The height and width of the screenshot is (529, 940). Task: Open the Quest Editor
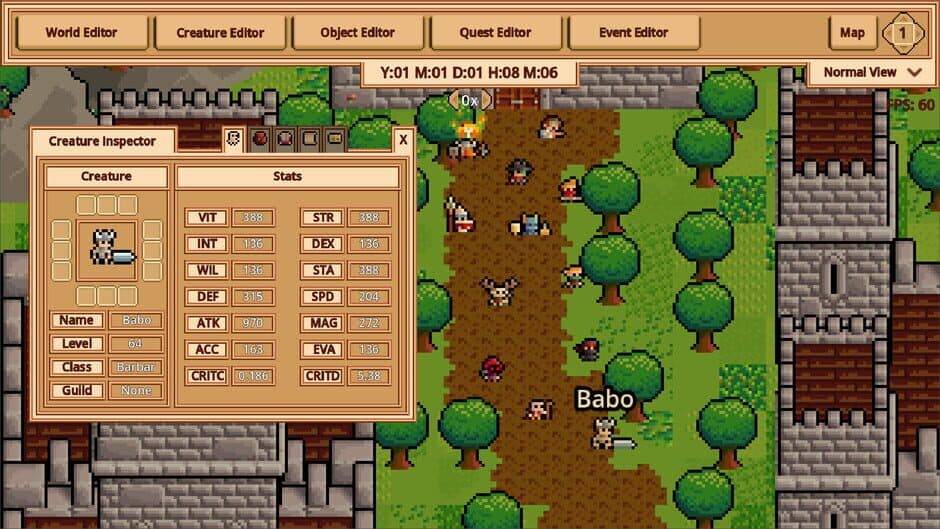(x=496, y=32)
